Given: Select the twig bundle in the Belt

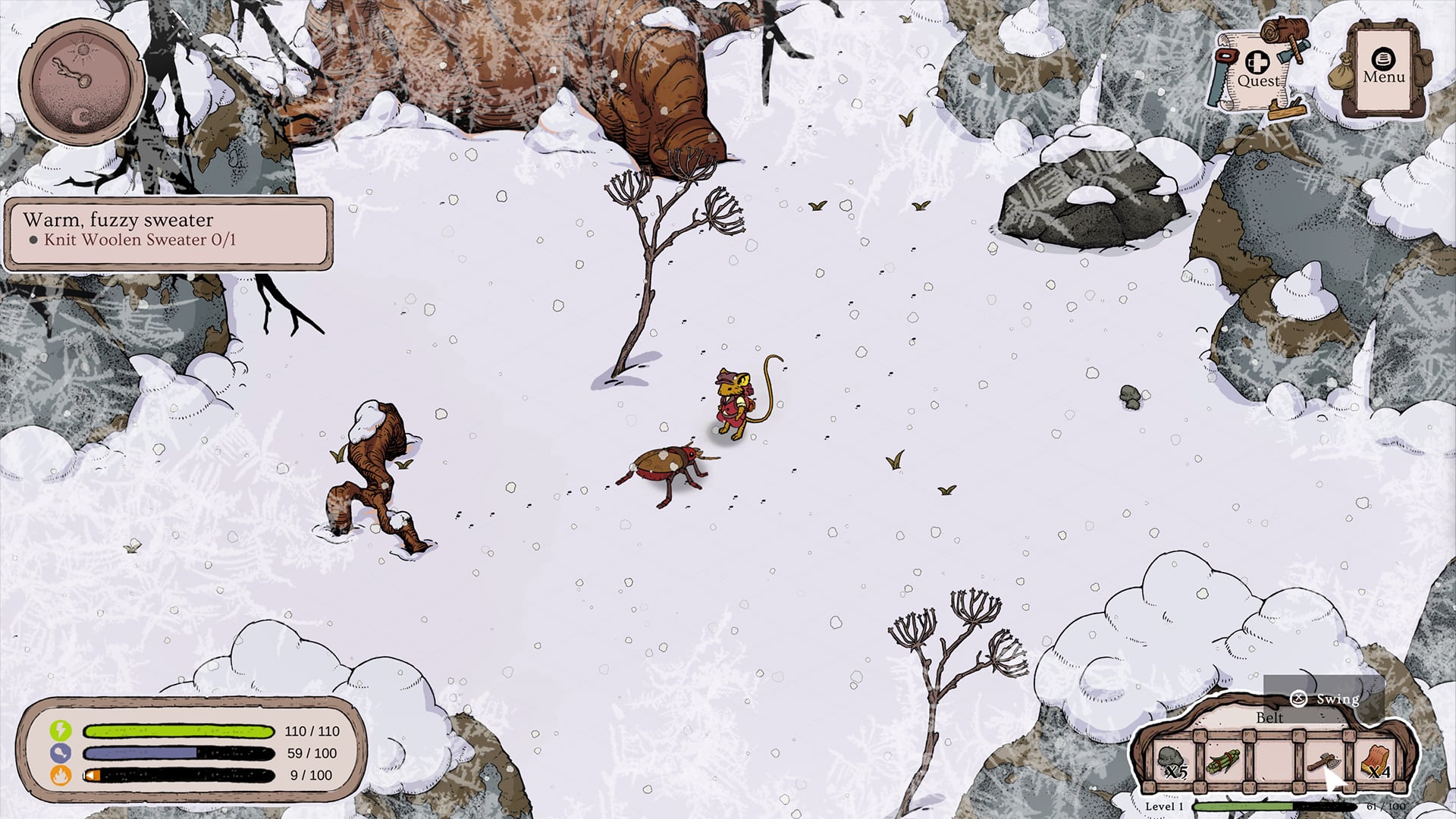Looking at the screenshot, I should [1224, 762].
